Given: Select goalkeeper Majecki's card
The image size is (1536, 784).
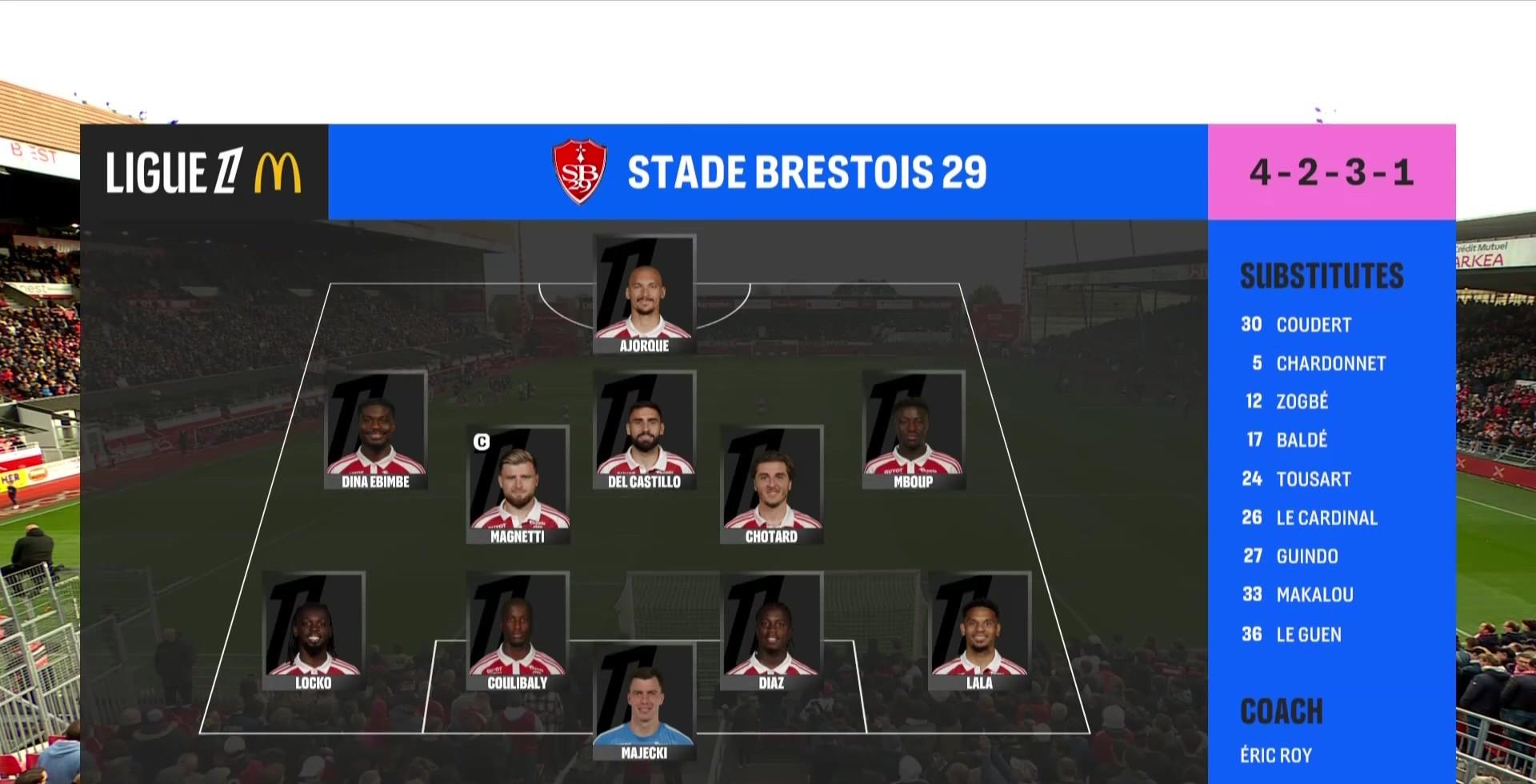Looking at the screenshot, I should pyautogui.click(x=644, y=702).
